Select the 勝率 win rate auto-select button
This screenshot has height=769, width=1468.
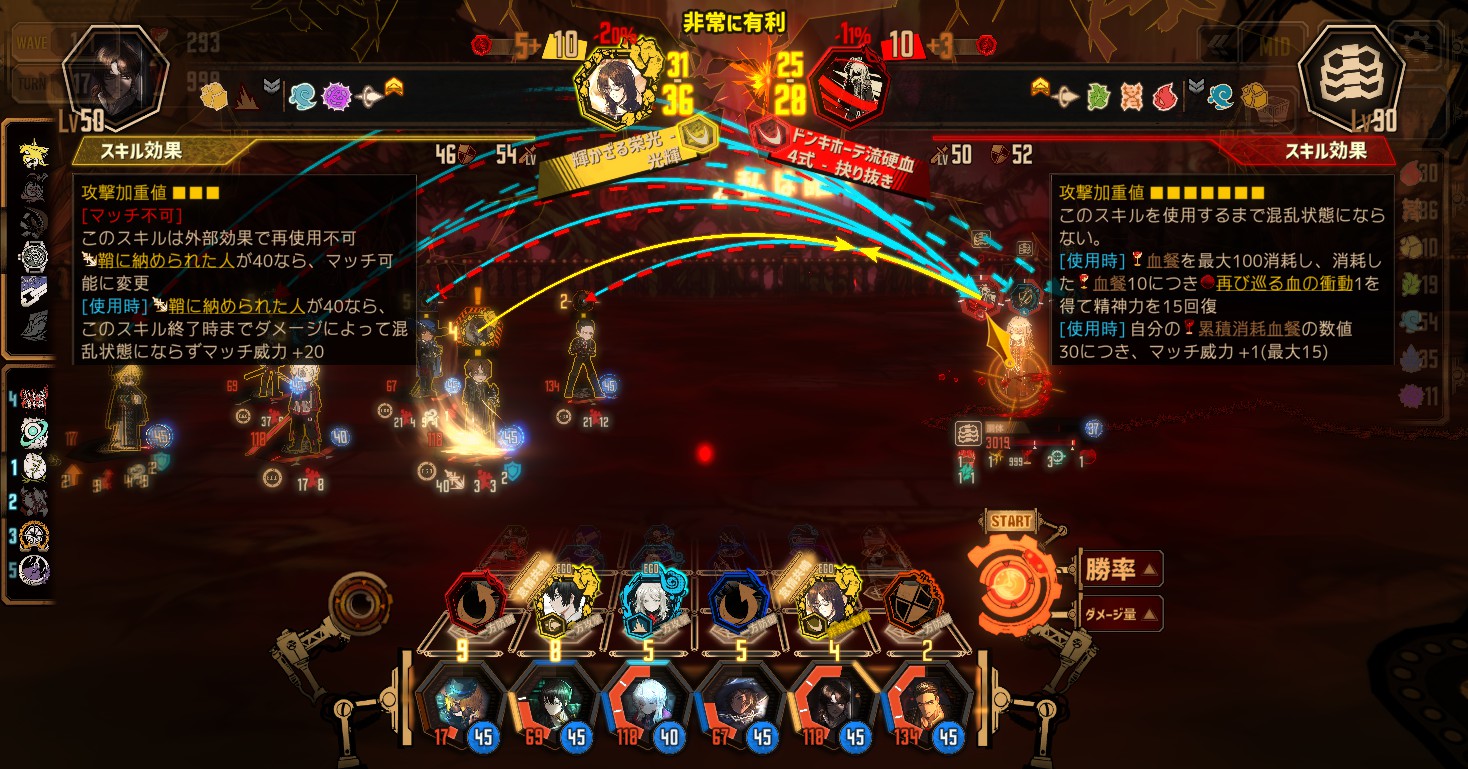pyautogui.click(x=1120, y=570)
